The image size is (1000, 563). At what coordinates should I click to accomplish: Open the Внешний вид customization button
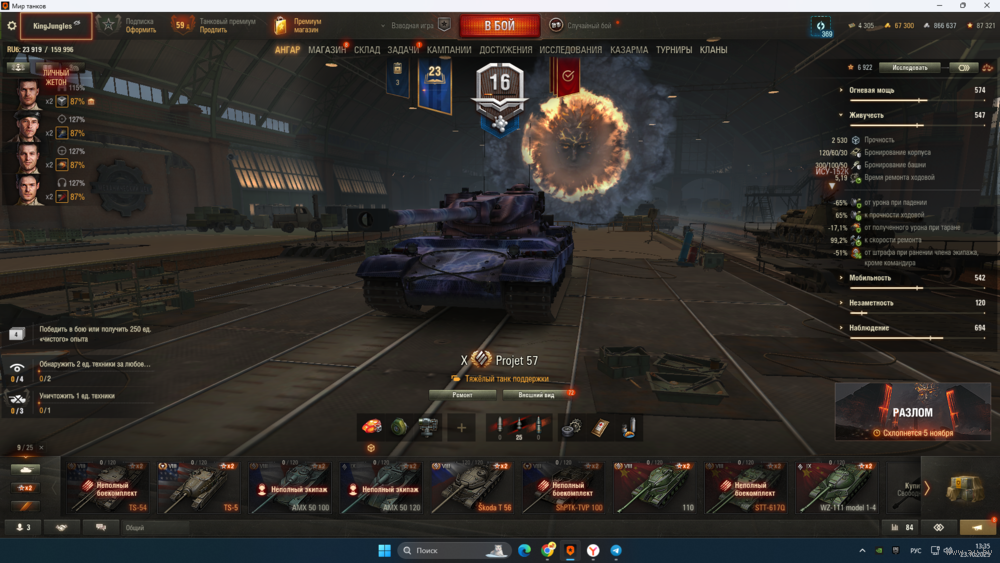point(538,395)
